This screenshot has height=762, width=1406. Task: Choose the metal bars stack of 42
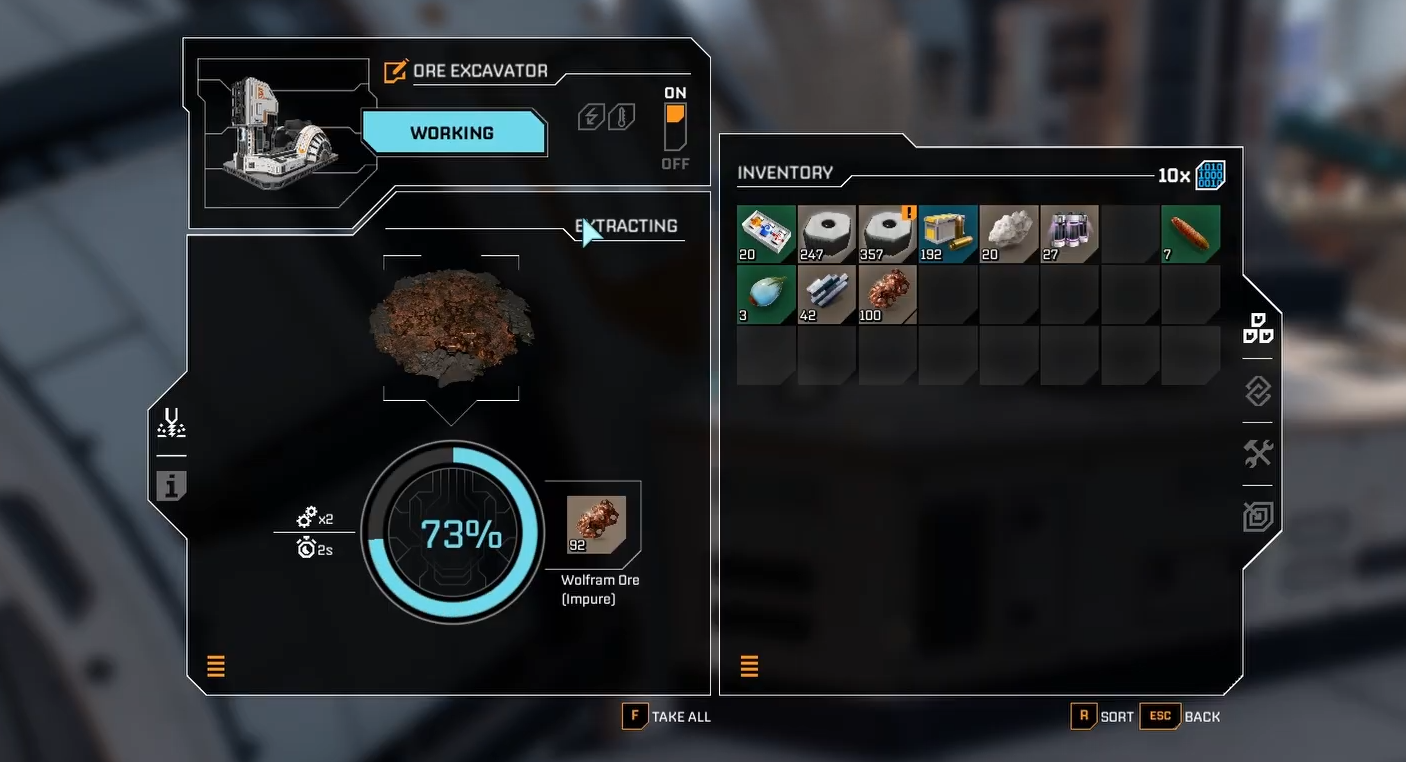(827, 294)
